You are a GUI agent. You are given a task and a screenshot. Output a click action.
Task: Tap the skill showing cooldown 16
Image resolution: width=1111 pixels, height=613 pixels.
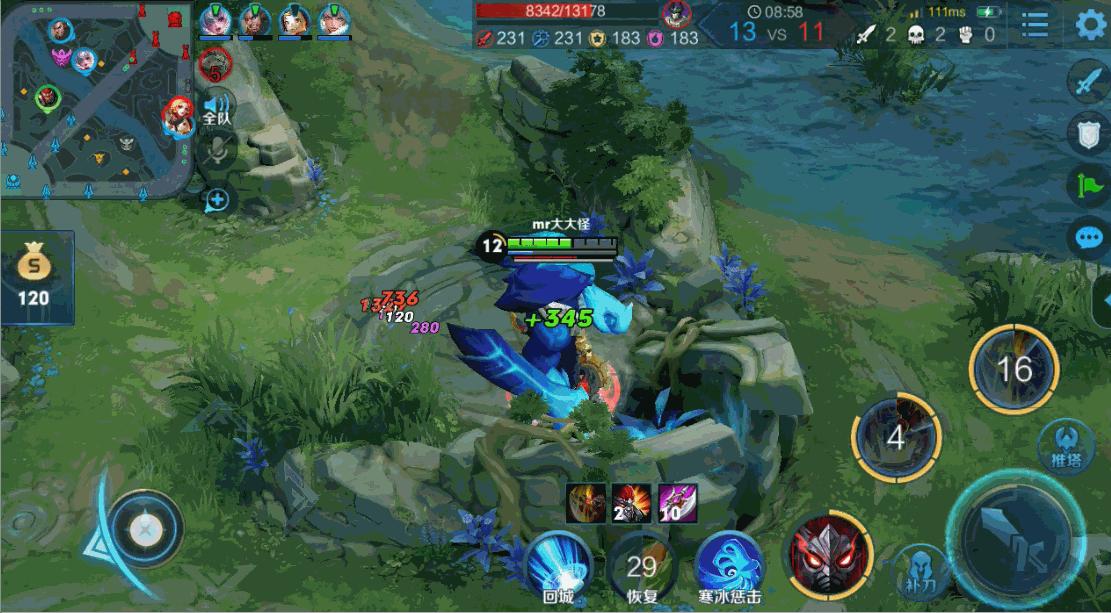click(x=1013, y=369)
